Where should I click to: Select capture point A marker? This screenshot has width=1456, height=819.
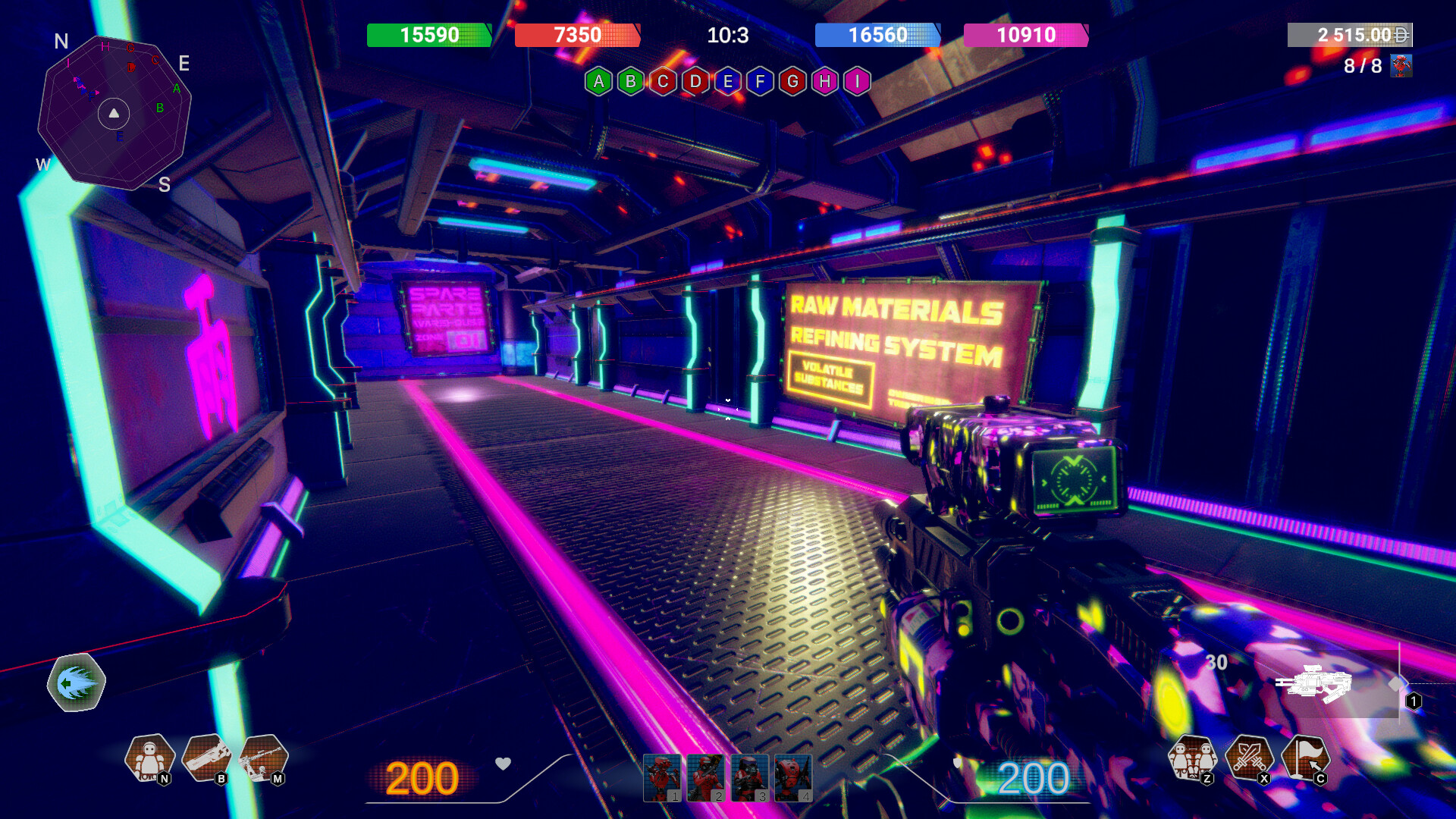tap(598, 81)
